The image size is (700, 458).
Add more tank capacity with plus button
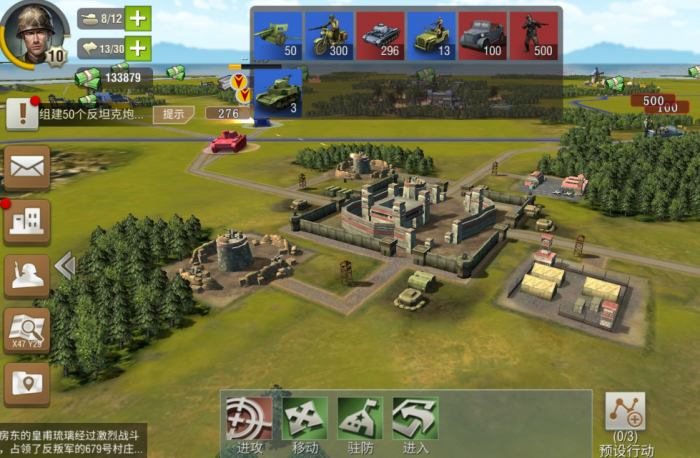click(138, 18)
